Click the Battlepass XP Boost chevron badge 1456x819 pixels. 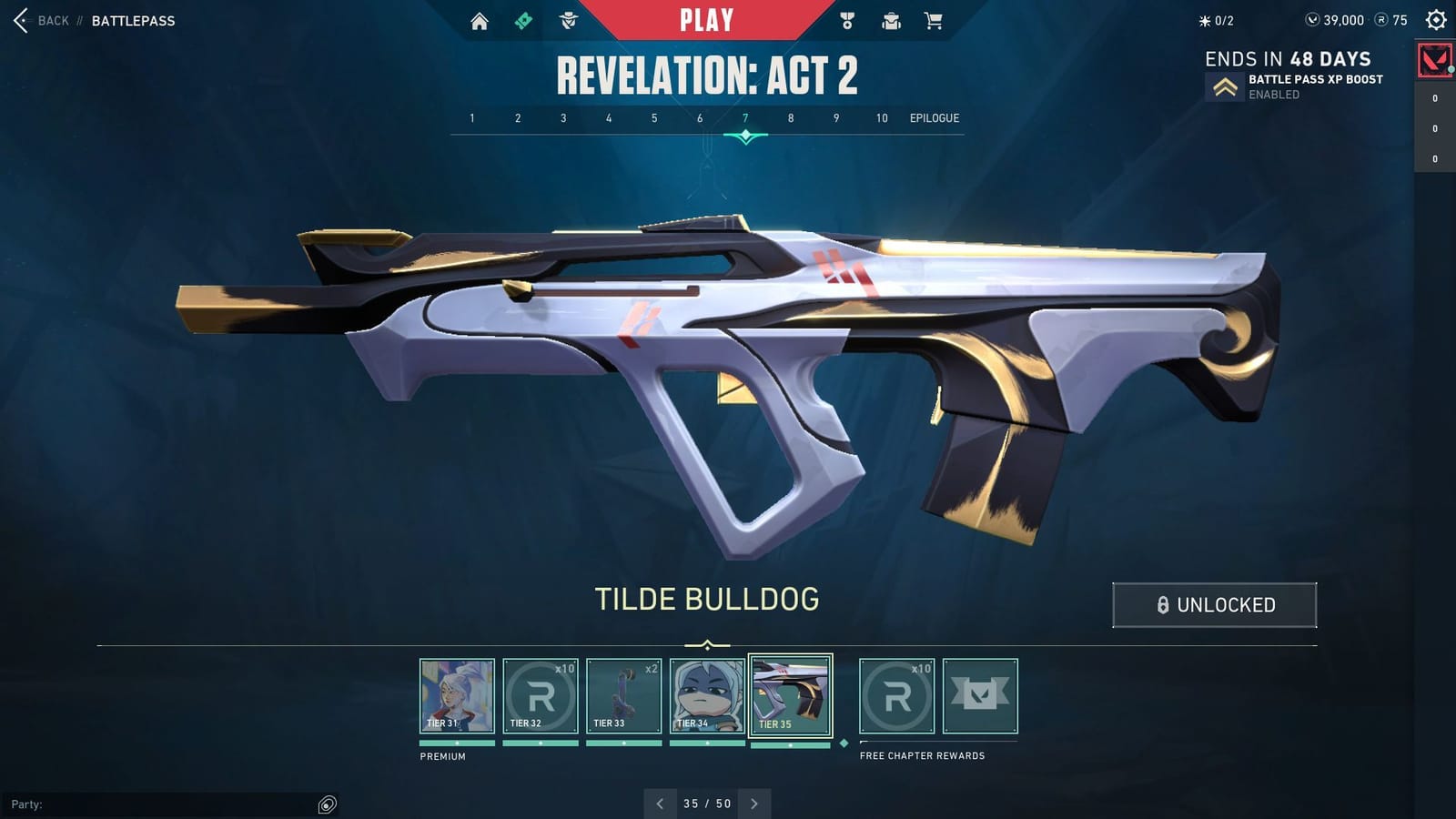coord(1227,86)
